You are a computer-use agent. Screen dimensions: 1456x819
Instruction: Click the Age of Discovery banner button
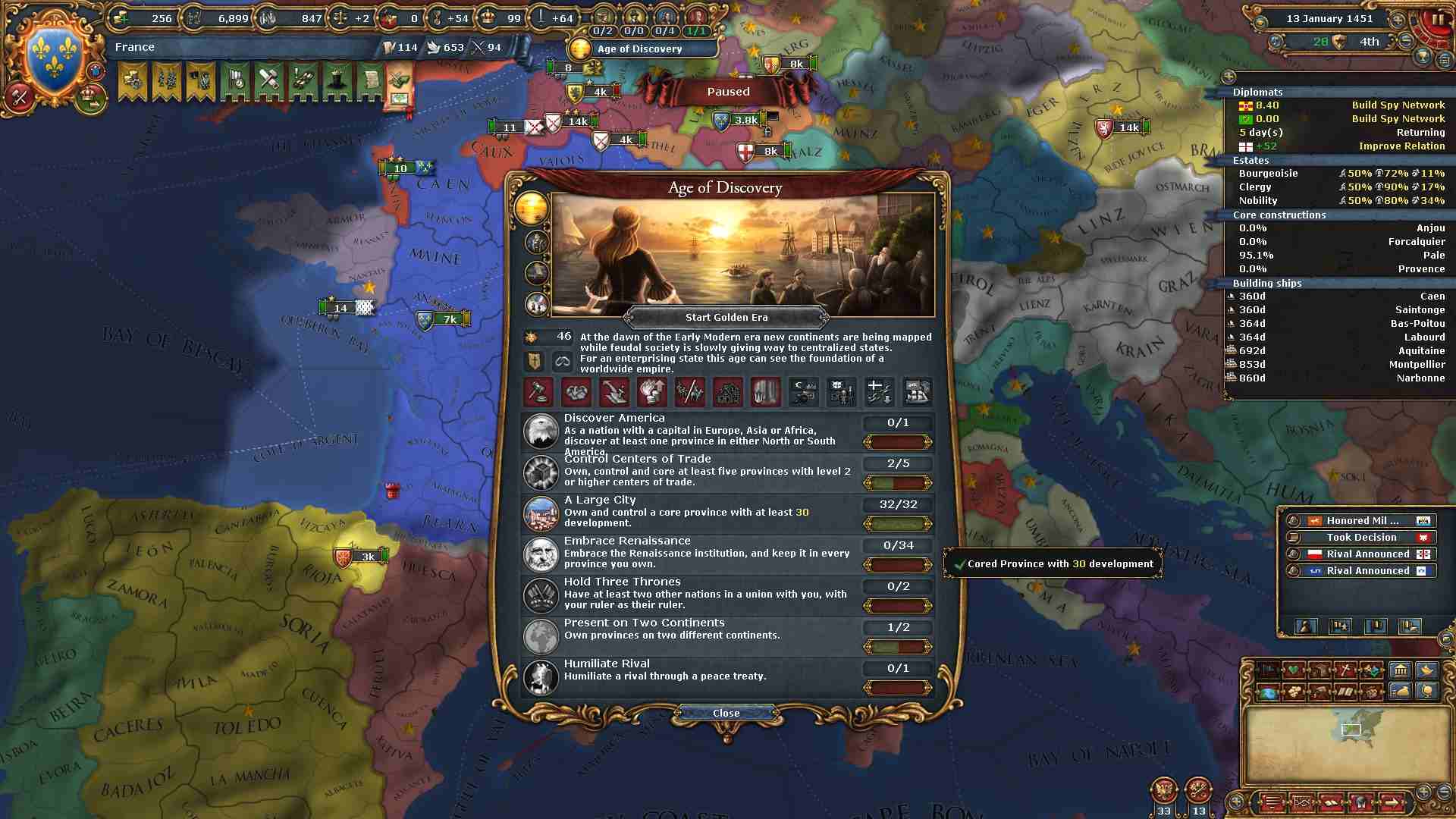tap(639, 49)
